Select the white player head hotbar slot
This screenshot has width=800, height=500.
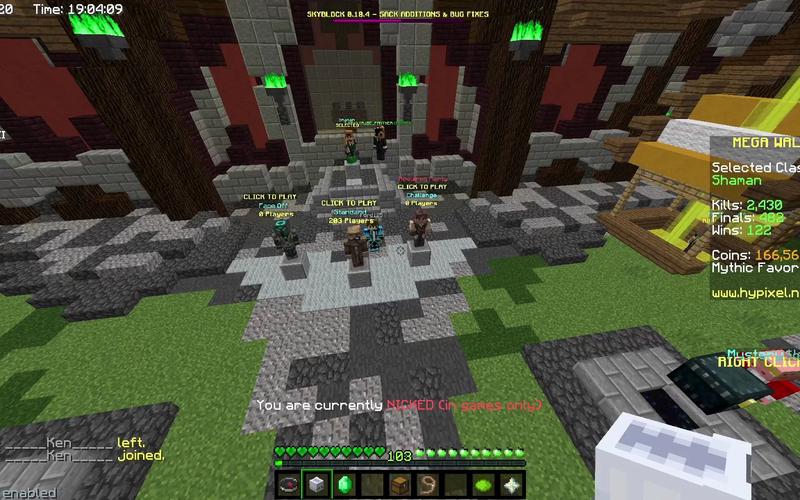click(x=317, y=485)
